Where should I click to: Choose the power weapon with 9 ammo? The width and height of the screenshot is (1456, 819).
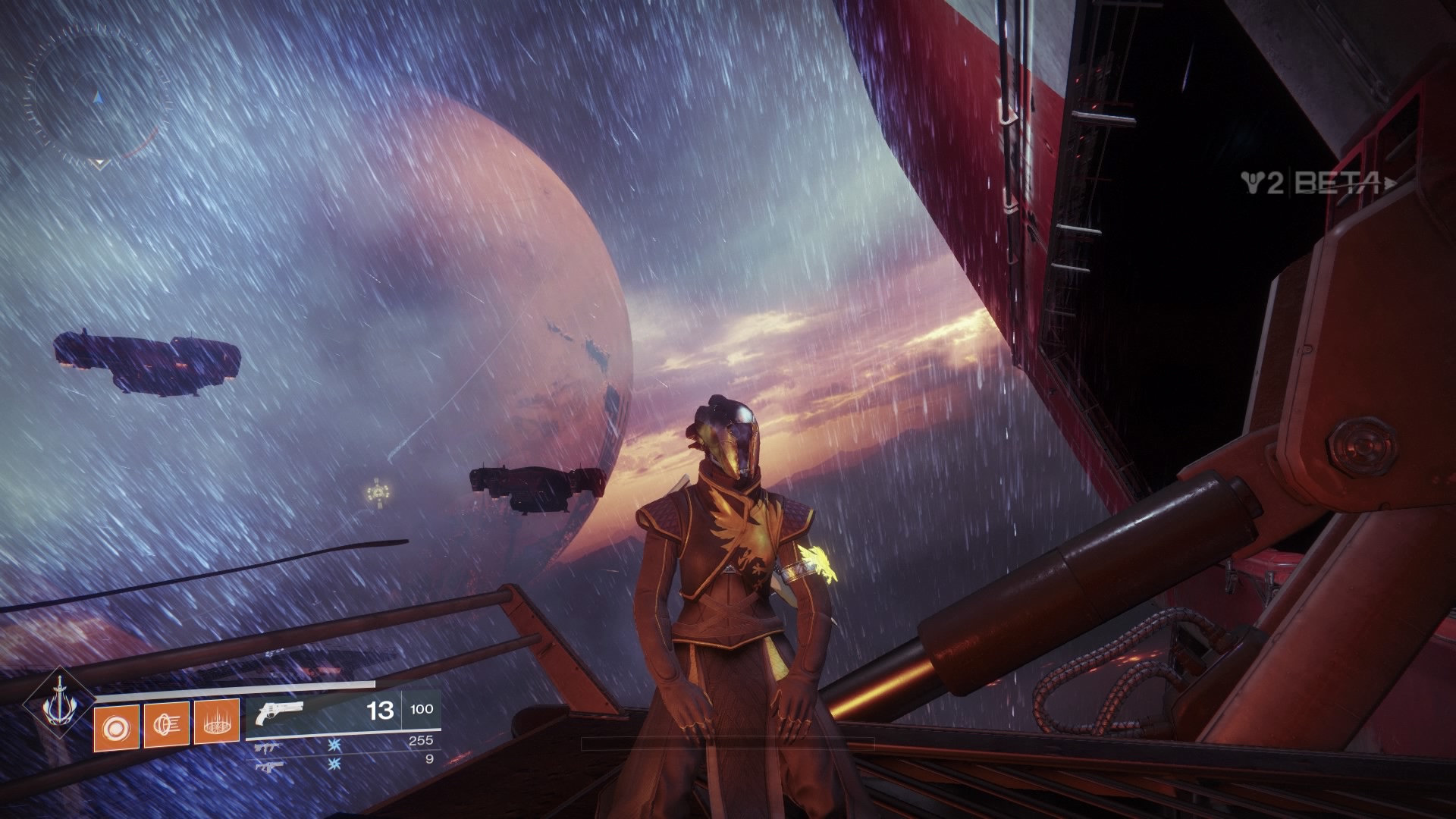coord(268,765)
